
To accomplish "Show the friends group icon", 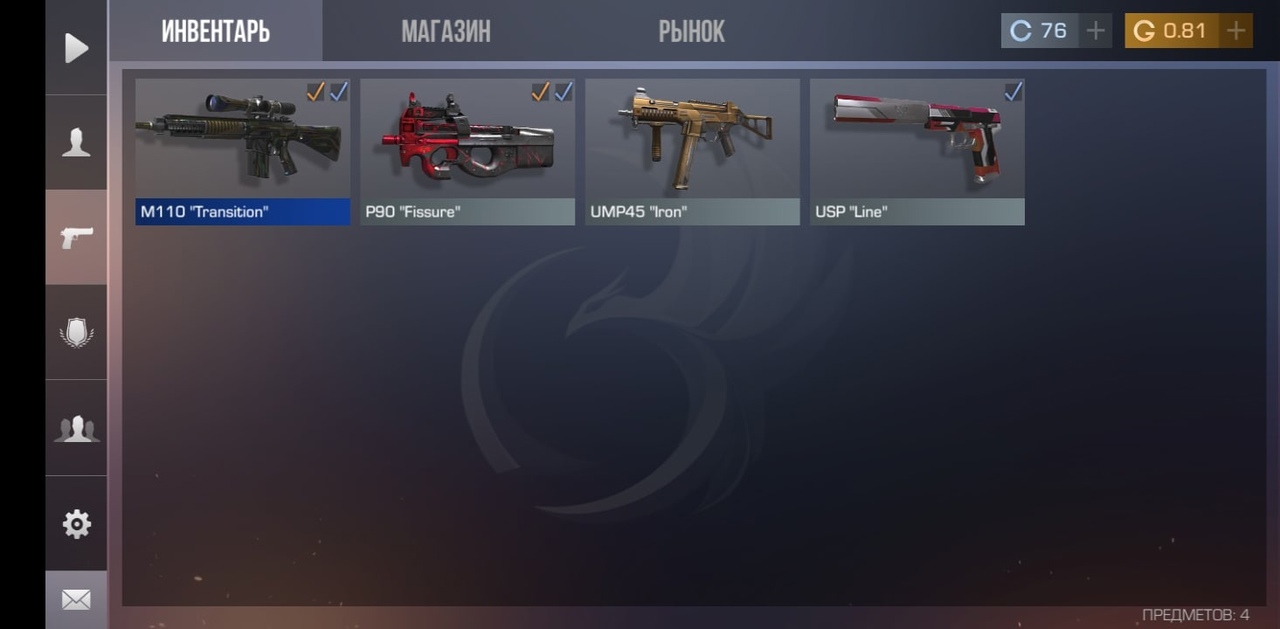I will 76,428.
